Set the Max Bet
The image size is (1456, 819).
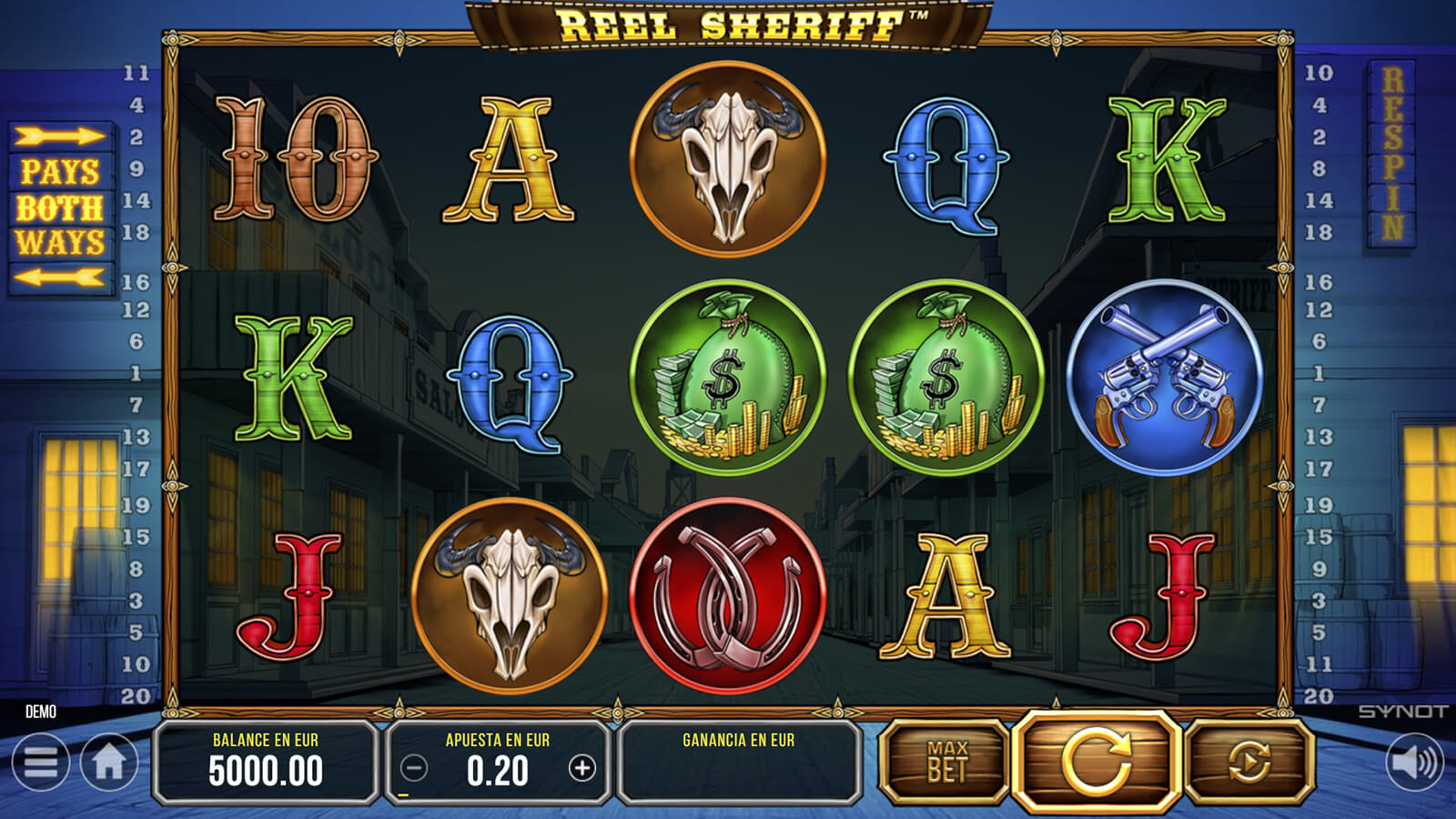point(946,763)
